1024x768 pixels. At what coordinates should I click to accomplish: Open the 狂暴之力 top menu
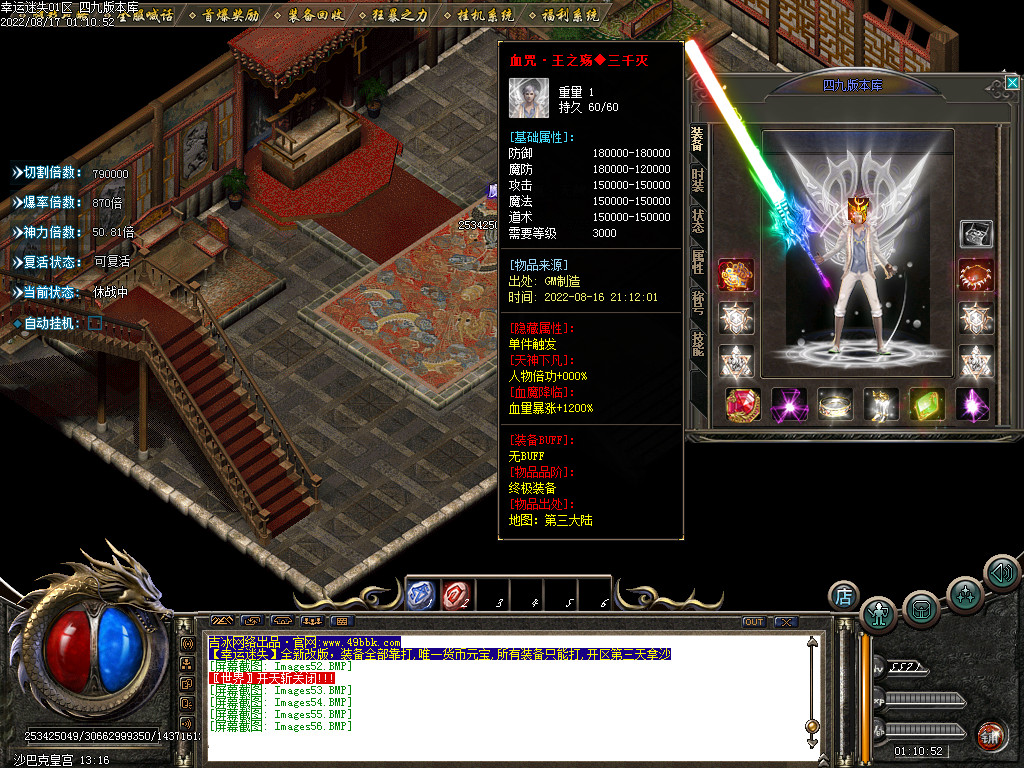pyautogui.click(x=400, y=15)
